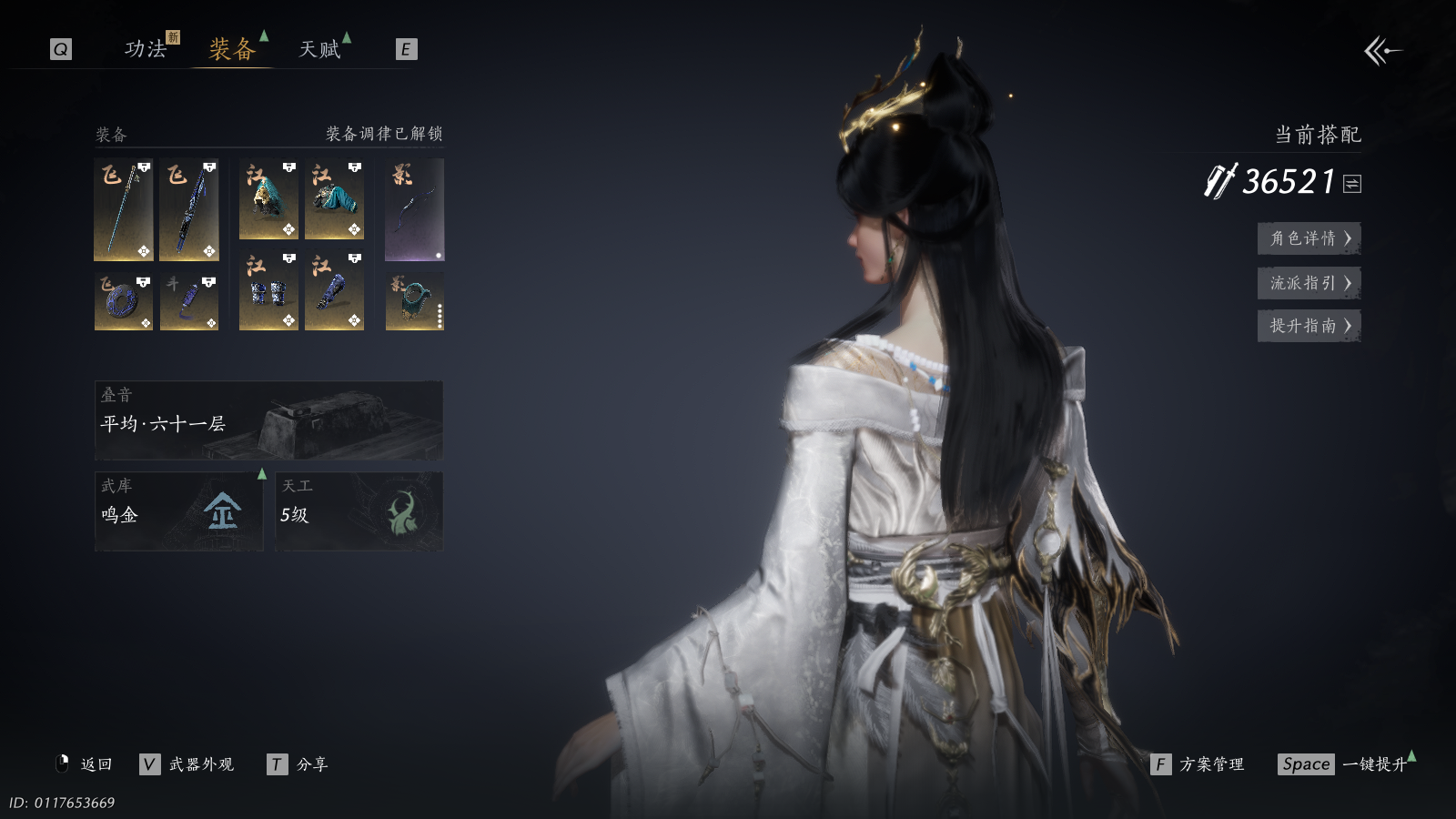Open 角色详情 character details
This screenshot has height=819, width=1456.
pos(1309,238)
